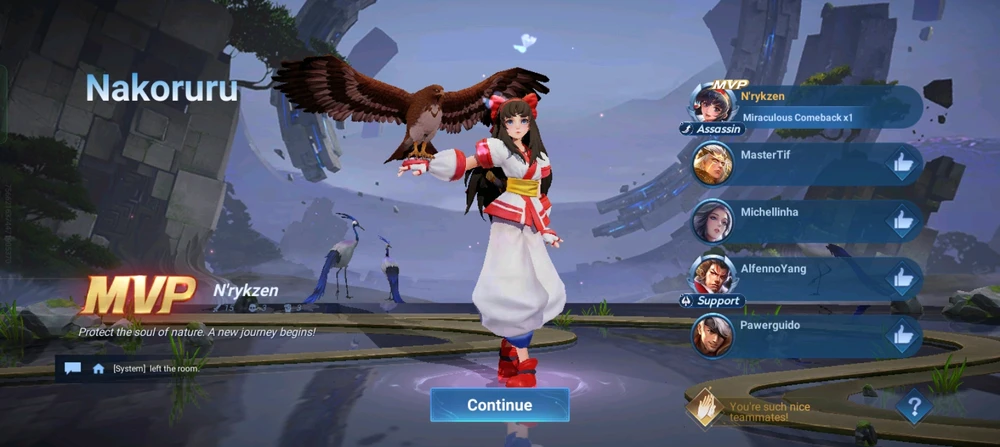Select MasterTif's hero portrait
The width and height of the screenshot is (1000, 447).
[x=713, y=164]
